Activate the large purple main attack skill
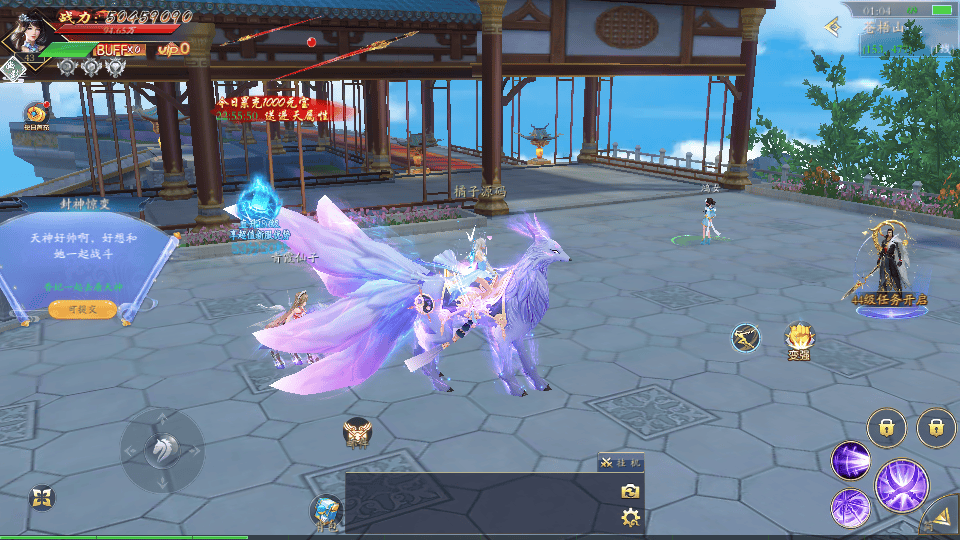This screenshot has height=540, width=960. point(901,485)
